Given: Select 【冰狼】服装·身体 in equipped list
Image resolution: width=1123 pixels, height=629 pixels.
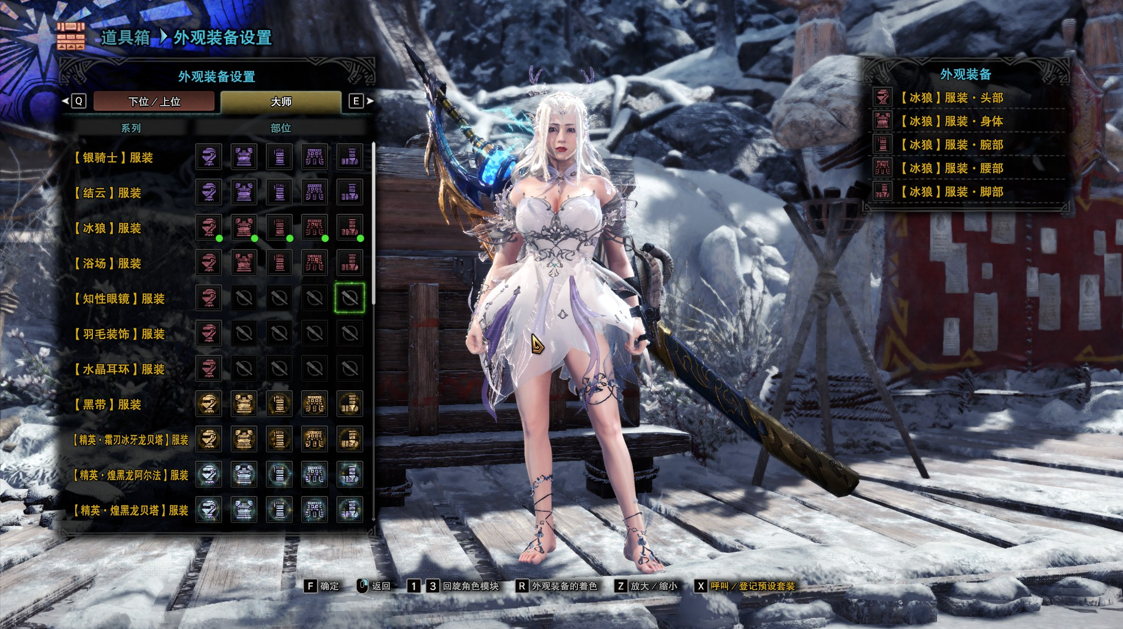Looking at the screenshot, I should tap(951, 121).
